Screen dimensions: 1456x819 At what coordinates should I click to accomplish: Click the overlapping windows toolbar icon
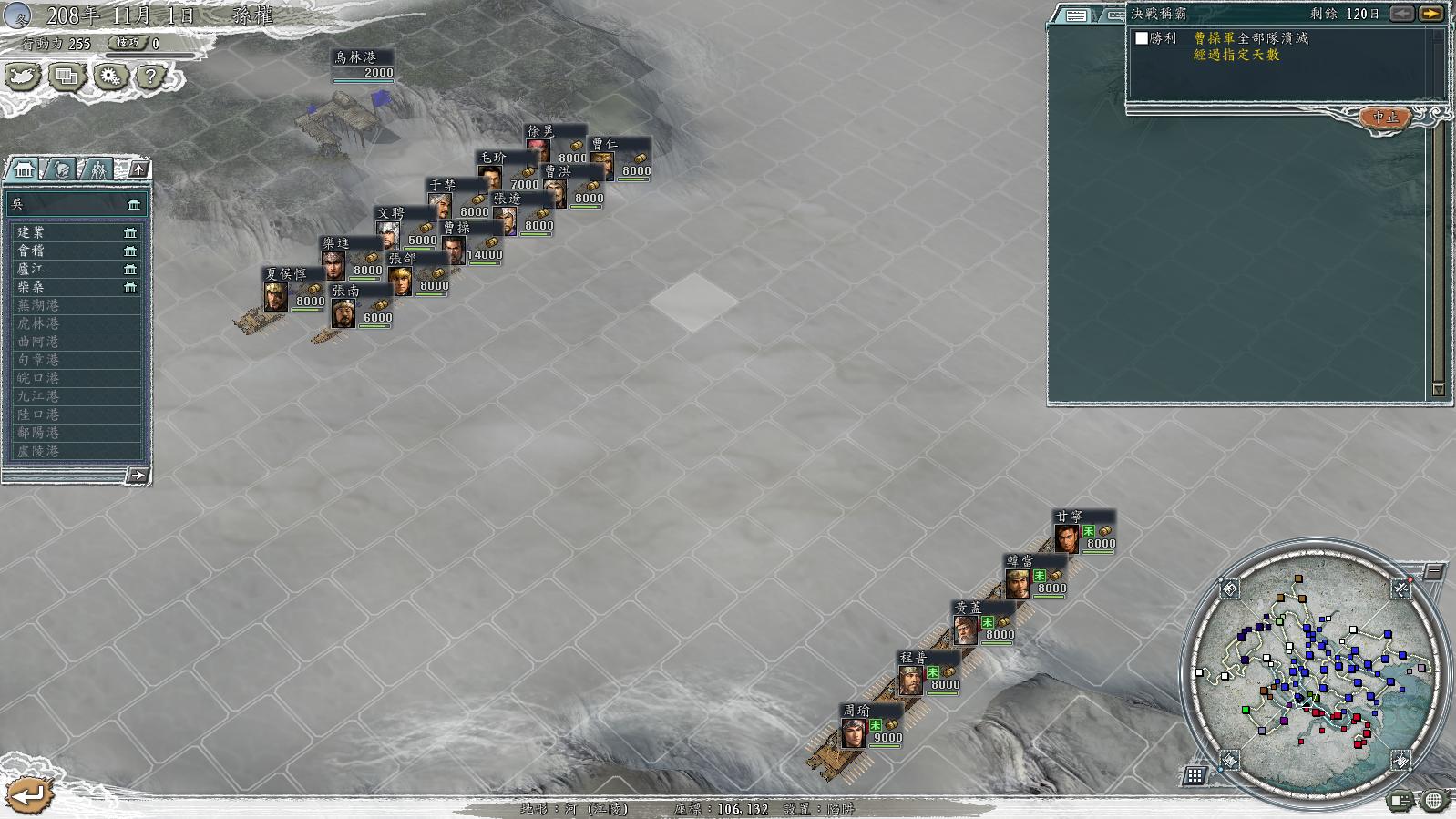(67, 77)
